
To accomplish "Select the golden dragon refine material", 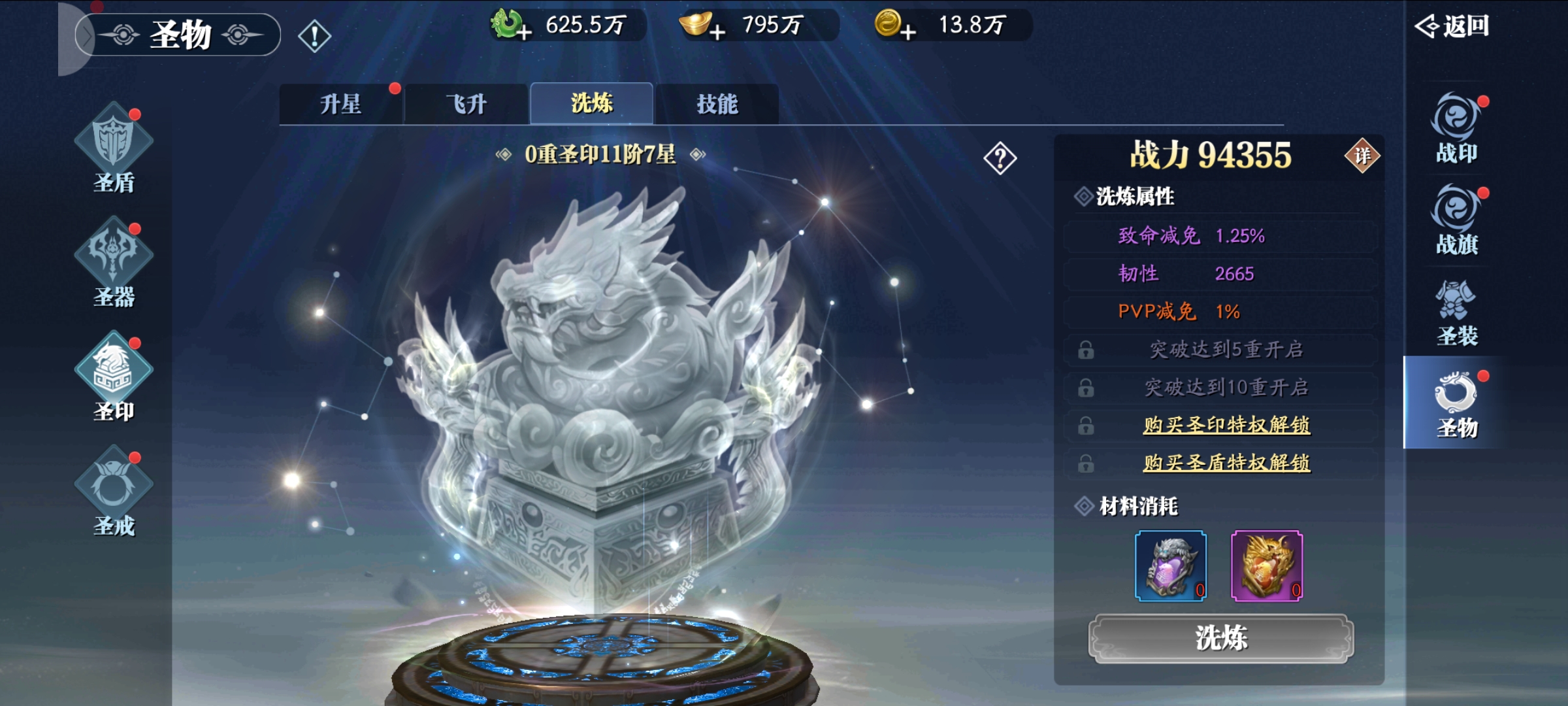I will tap(1266, 565).
